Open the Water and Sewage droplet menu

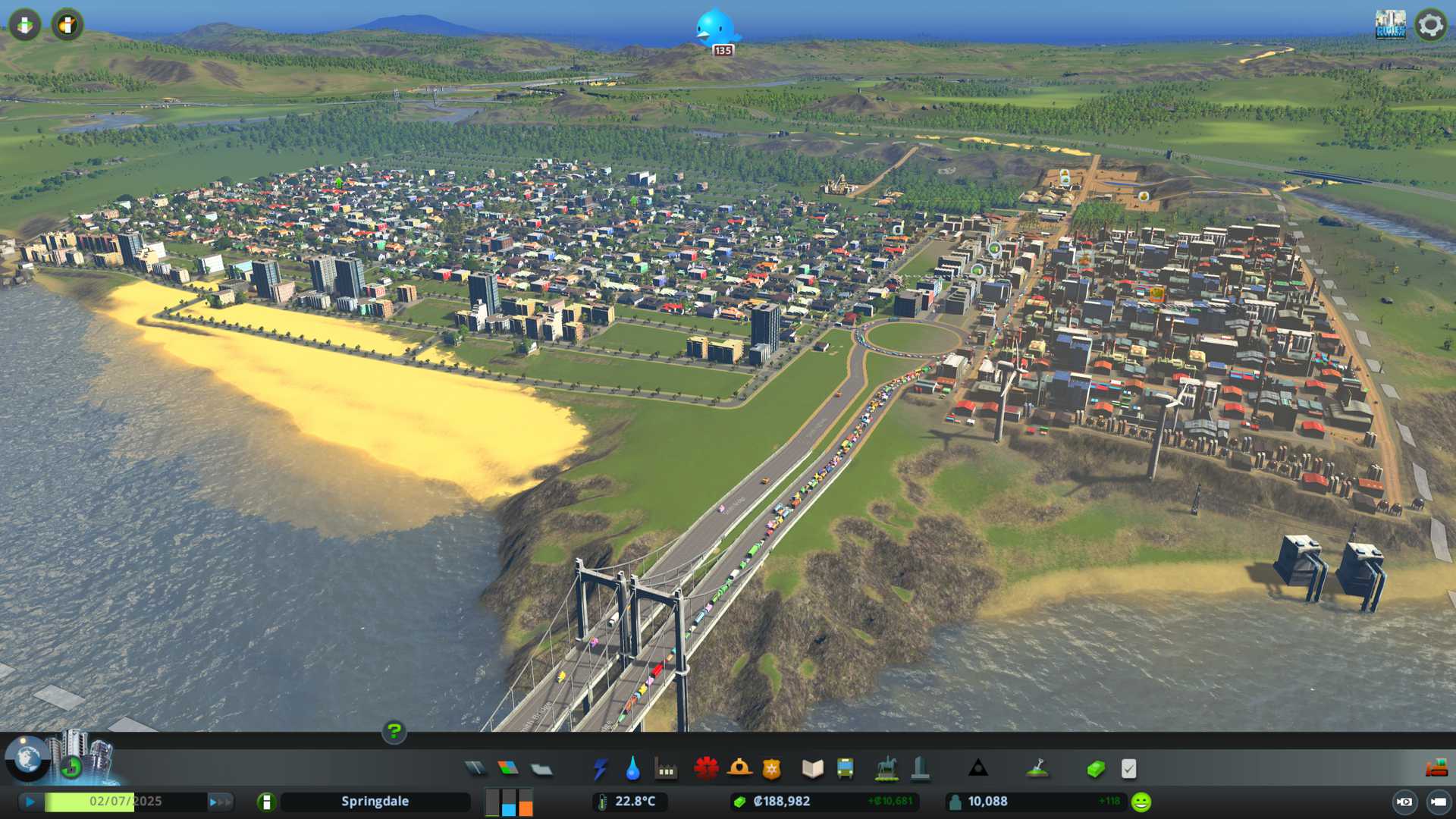(x=632, y=769)
